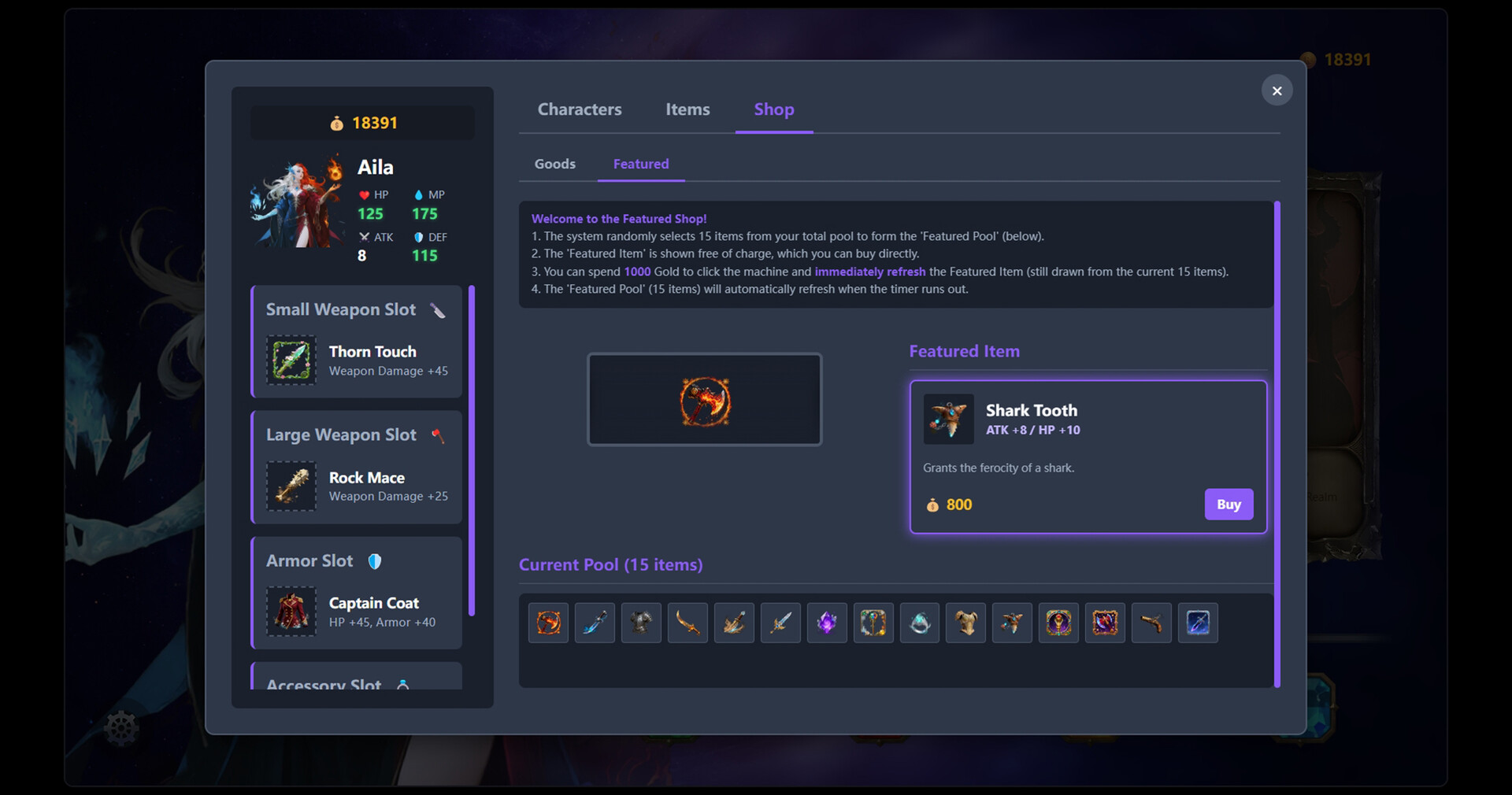Open the Items tab
Image resolution: width=1512 pixels, height=795 pixels.
(x=687, y=109)
